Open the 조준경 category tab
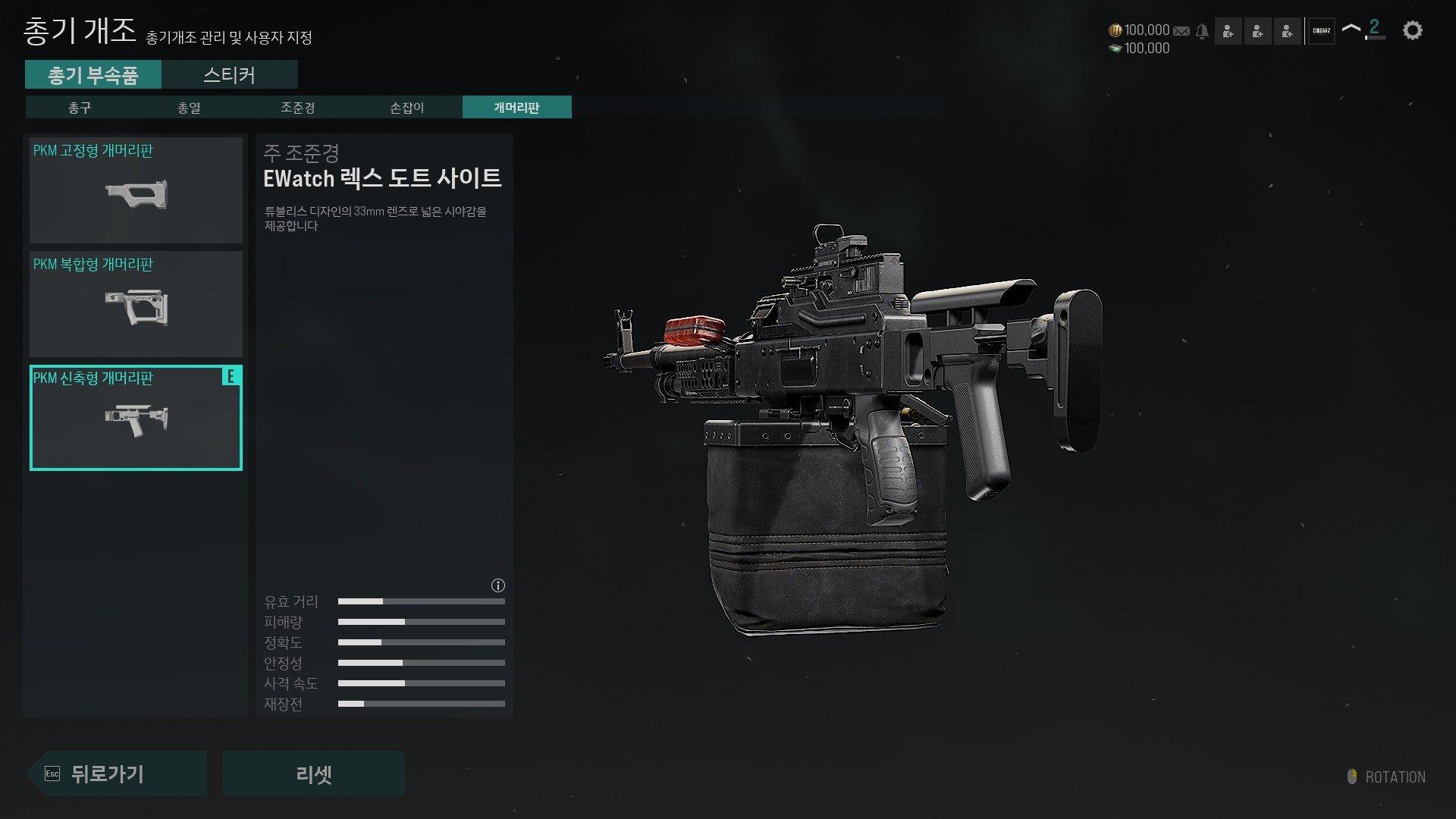The height and width of the screenshot is (819, 1456). [x=298, y=108]
